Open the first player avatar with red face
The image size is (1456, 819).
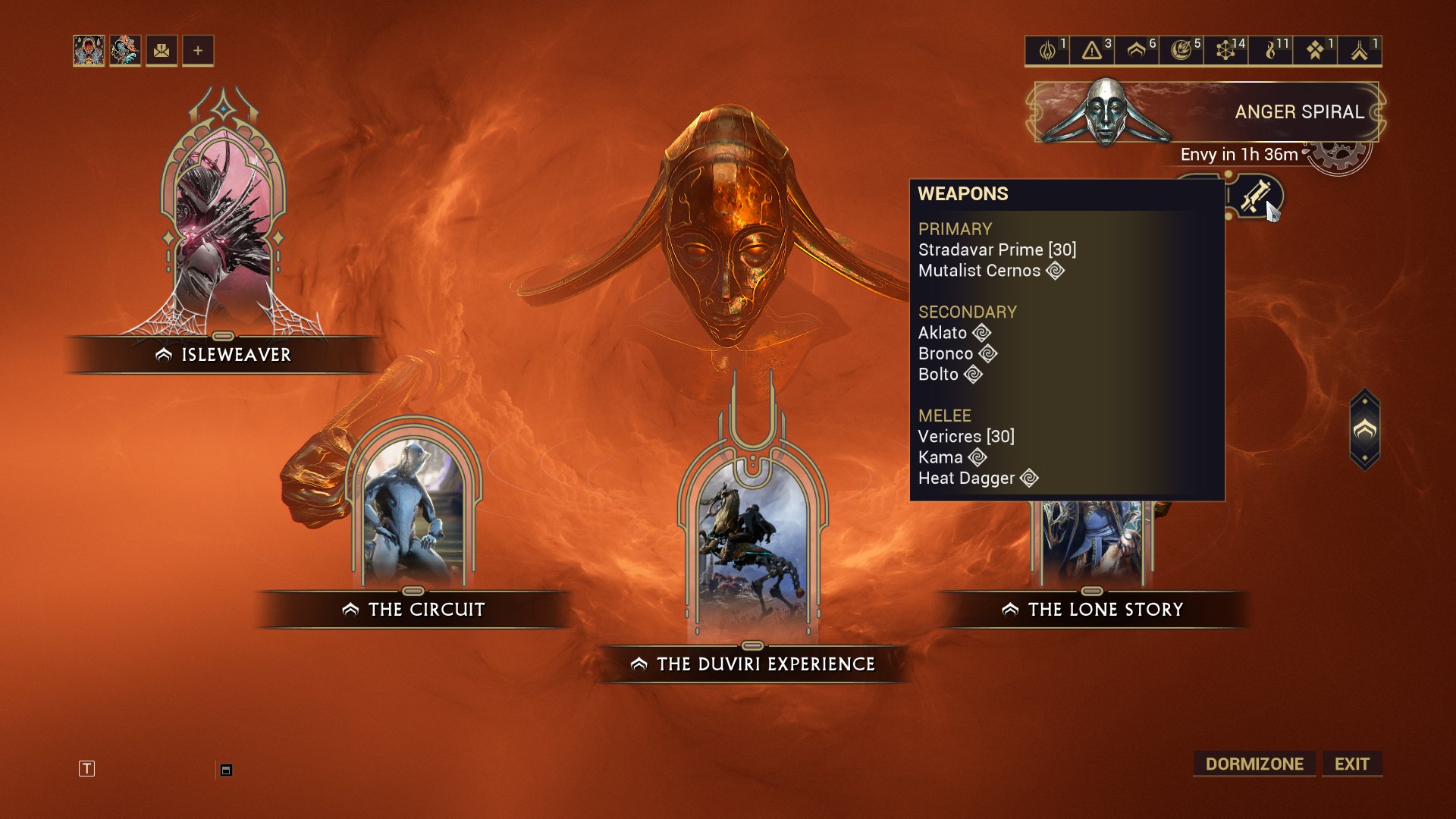(89, 51)
